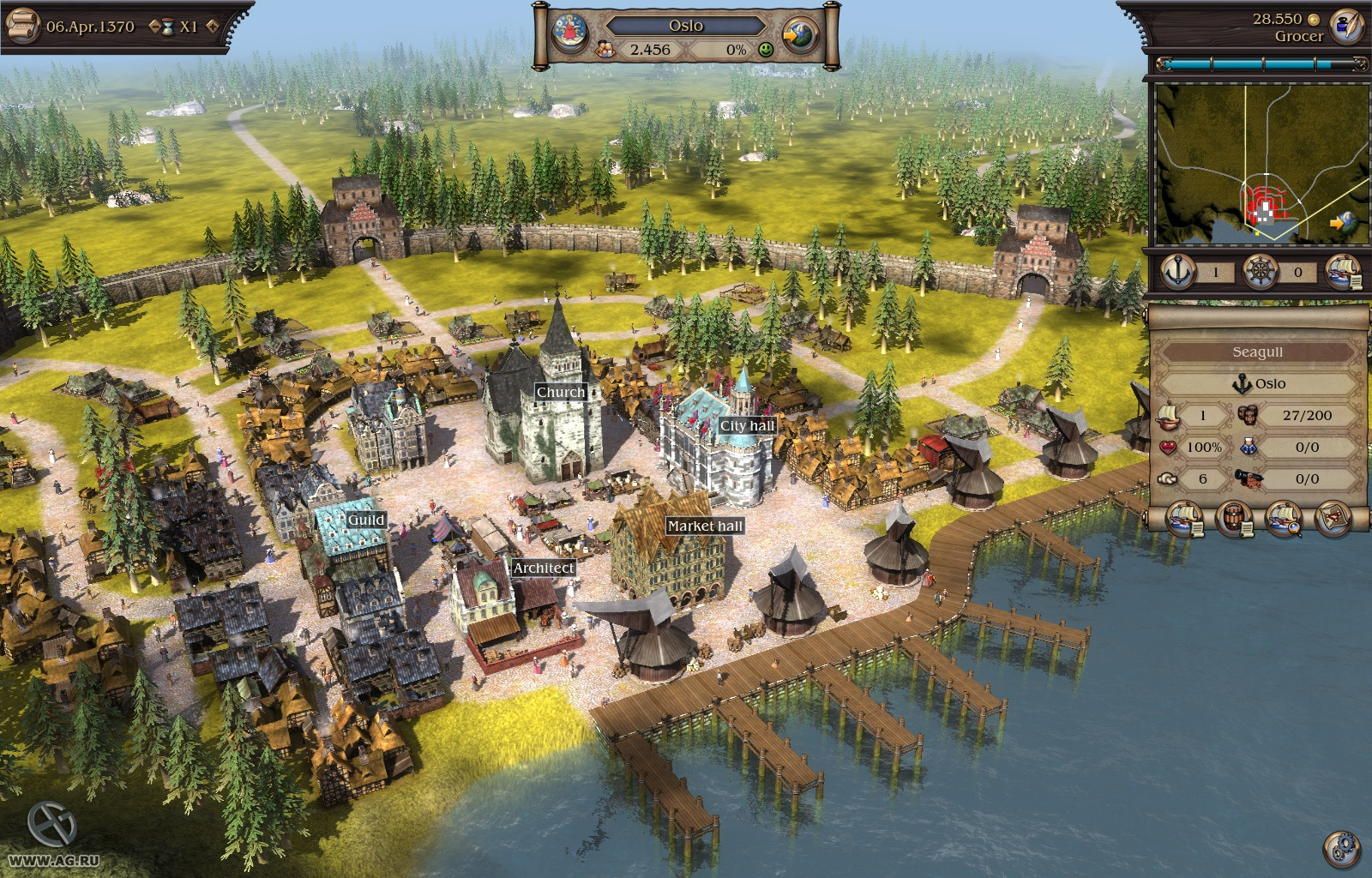Open ship details with ship-and-scroll button
Viewport: 1372px width, 878px height.
tap(1185, 520)
